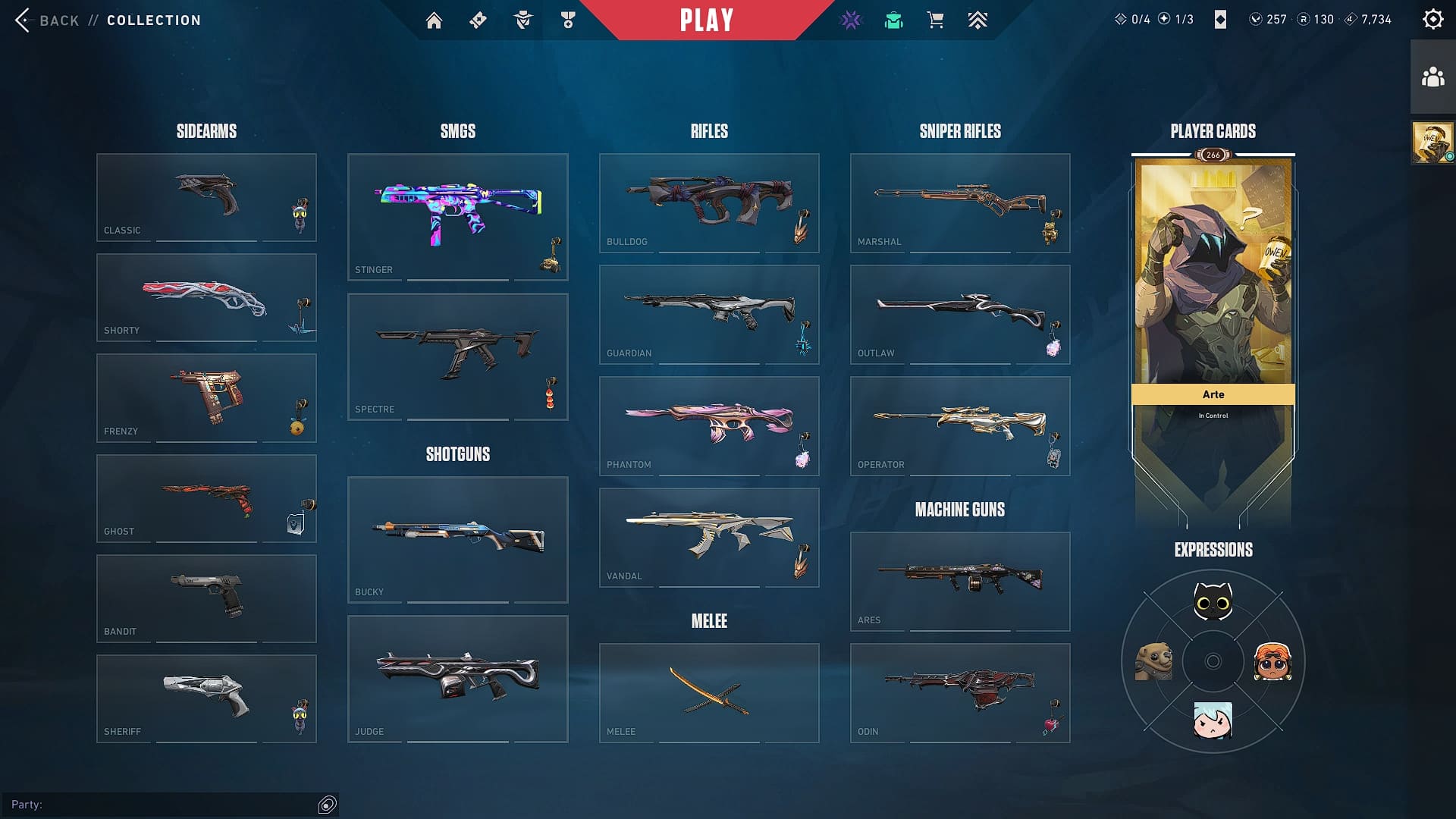Open progression via the chevrons icon
Viewport: 1456px width, 819px height.
pos(977,20)
